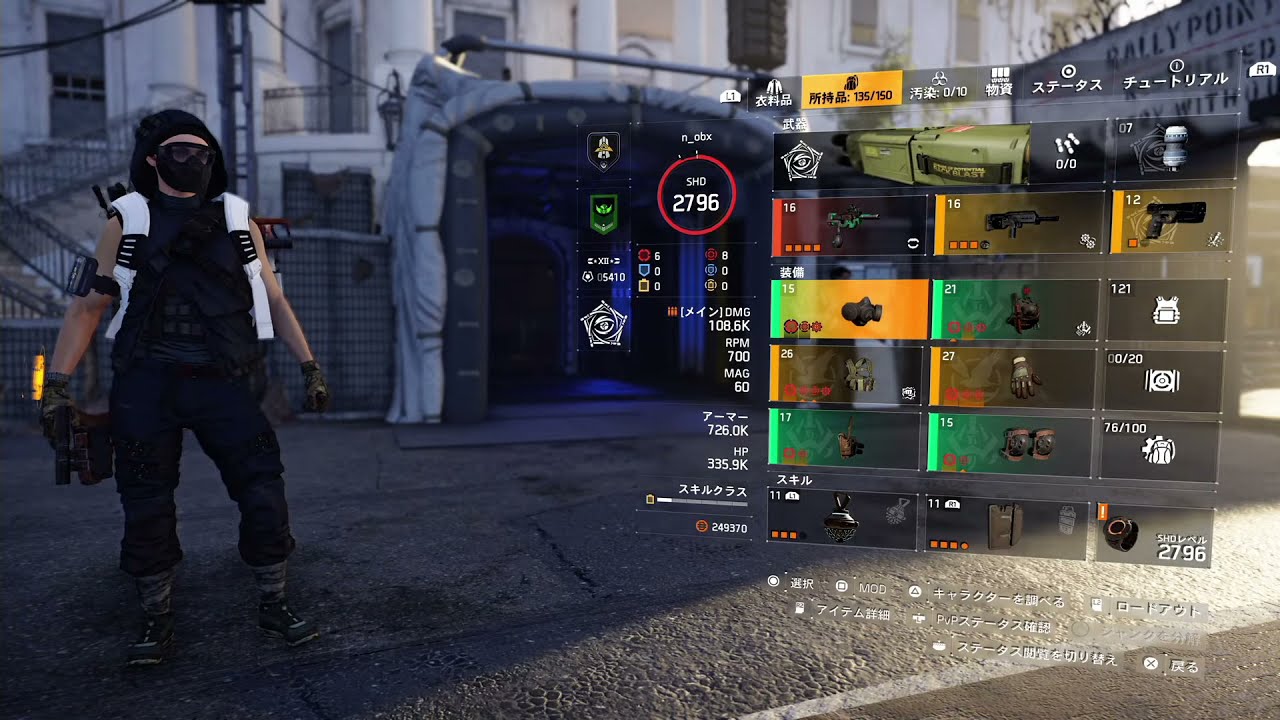
Task: Open the SHD watch level tile
Action: click(1155, 536)
